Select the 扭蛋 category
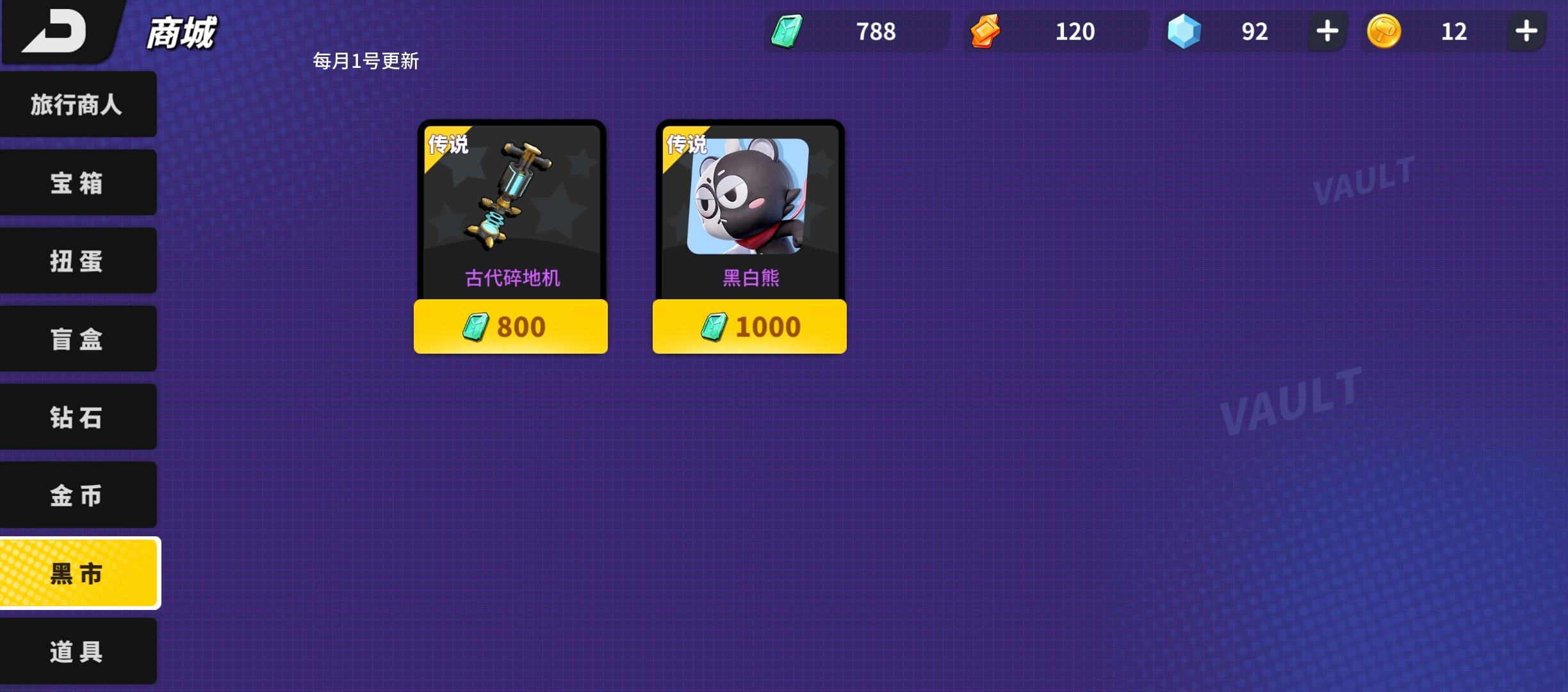The height and width of the screenshot is (692, 1568). click(x=78, y=261)
